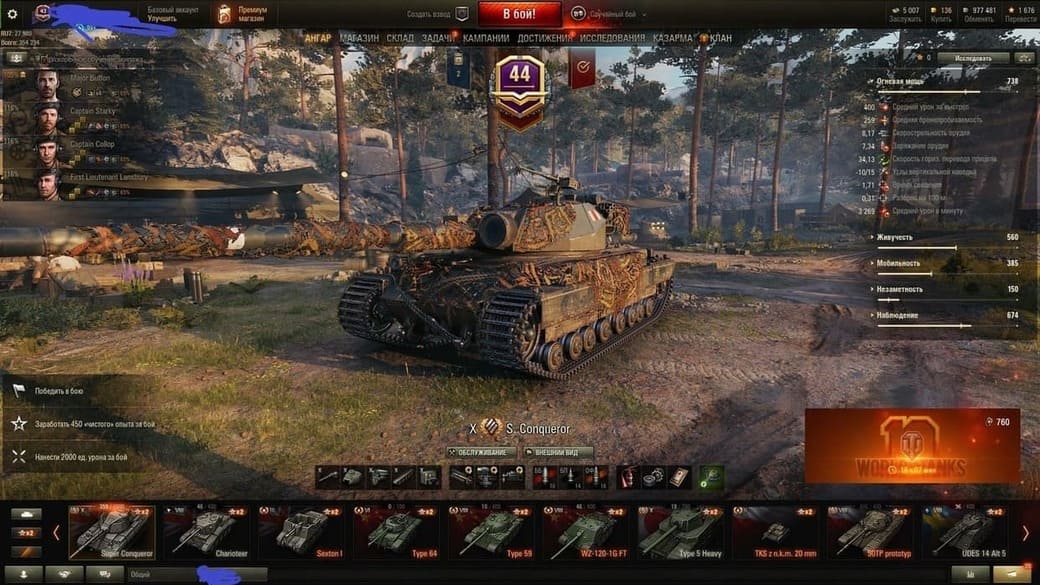Switch to the КАЗАРМА tab

coord(673,38)
